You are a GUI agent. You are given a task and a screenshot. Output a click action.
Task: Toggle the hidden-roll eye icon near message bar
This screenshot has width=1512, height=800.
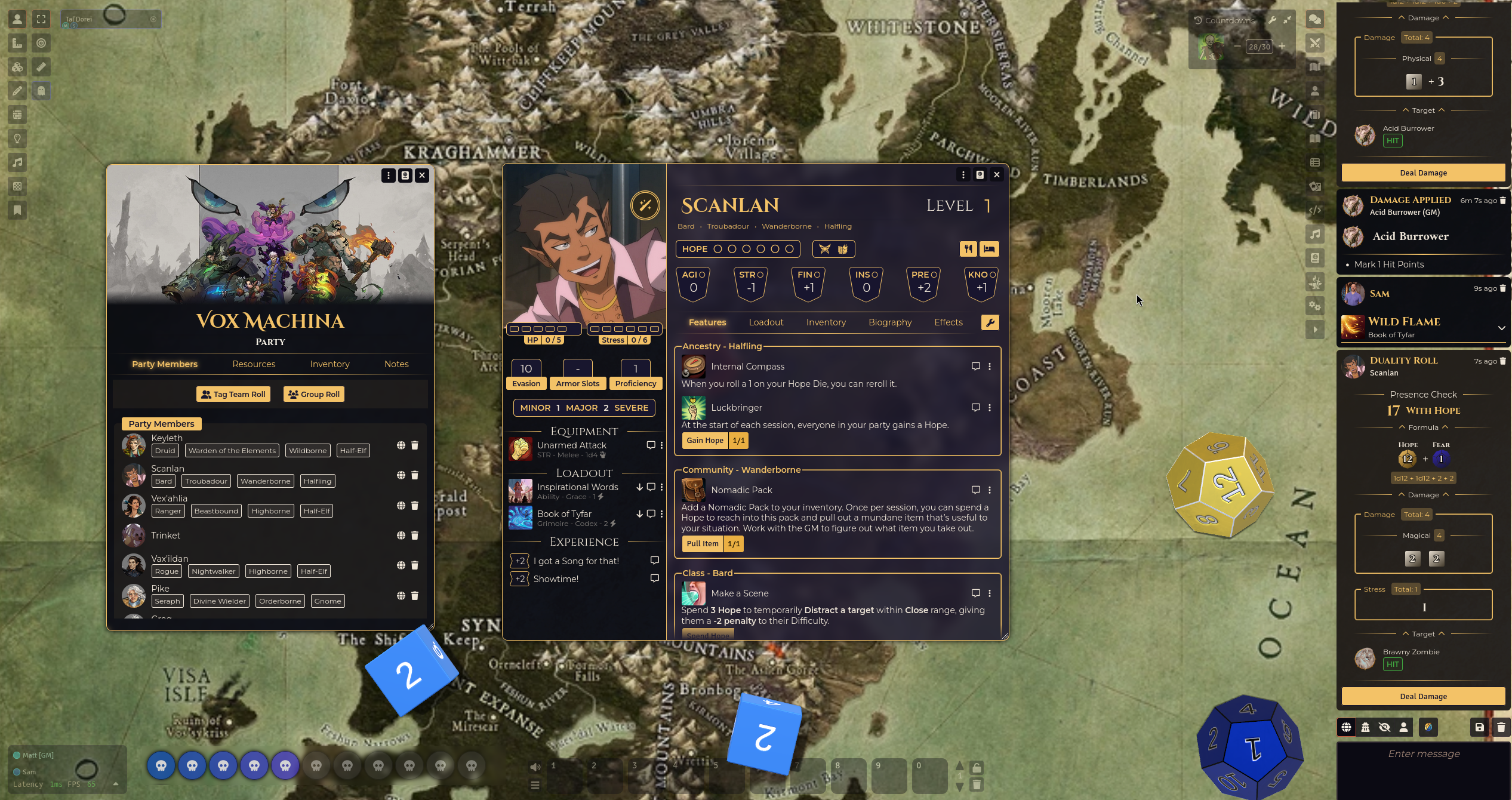click(1385, 727)
